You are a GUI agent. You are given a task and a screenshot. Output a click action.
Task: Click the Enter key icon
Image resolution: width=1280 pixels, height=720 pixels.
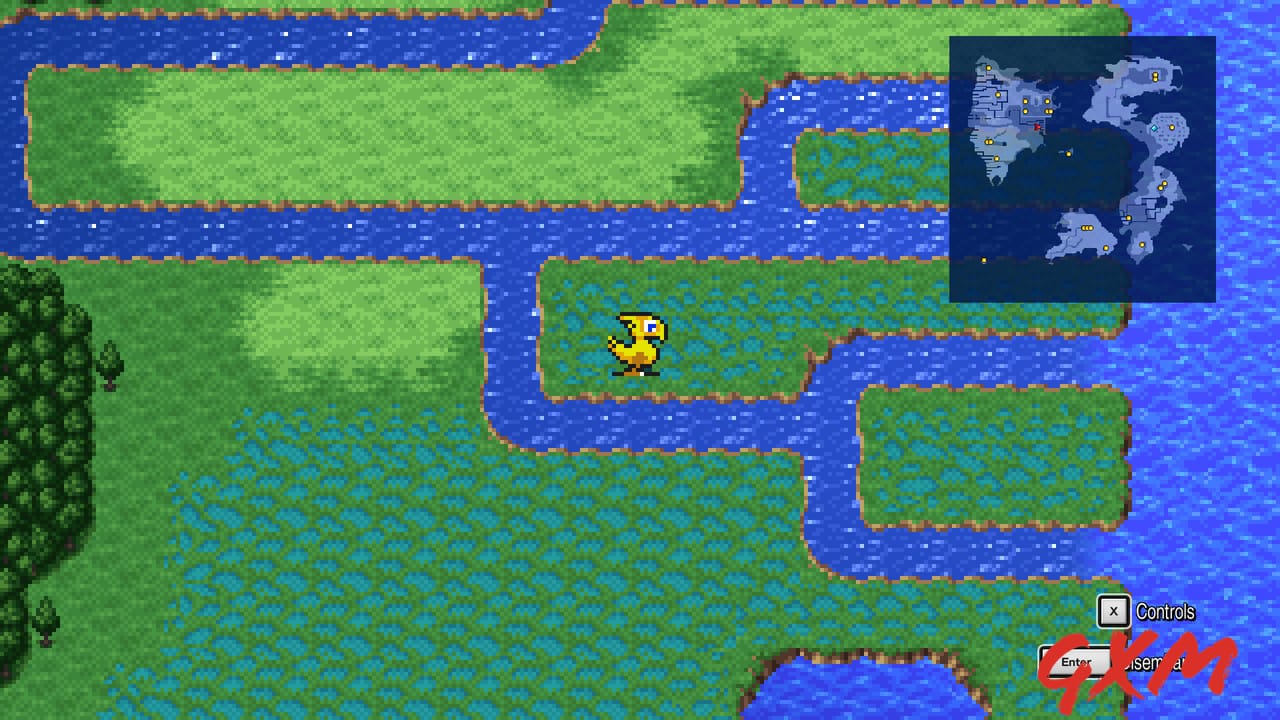click(1076, 661)
